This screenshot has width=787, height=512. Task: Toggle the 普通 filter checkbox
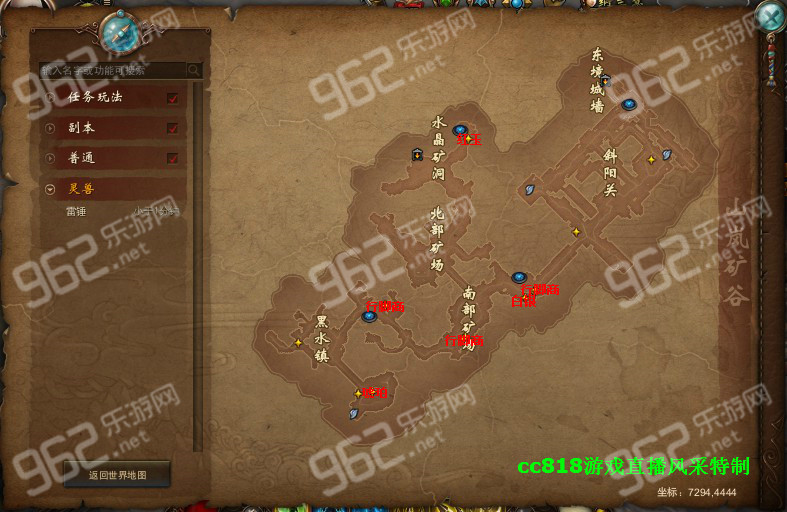point(173,158)
